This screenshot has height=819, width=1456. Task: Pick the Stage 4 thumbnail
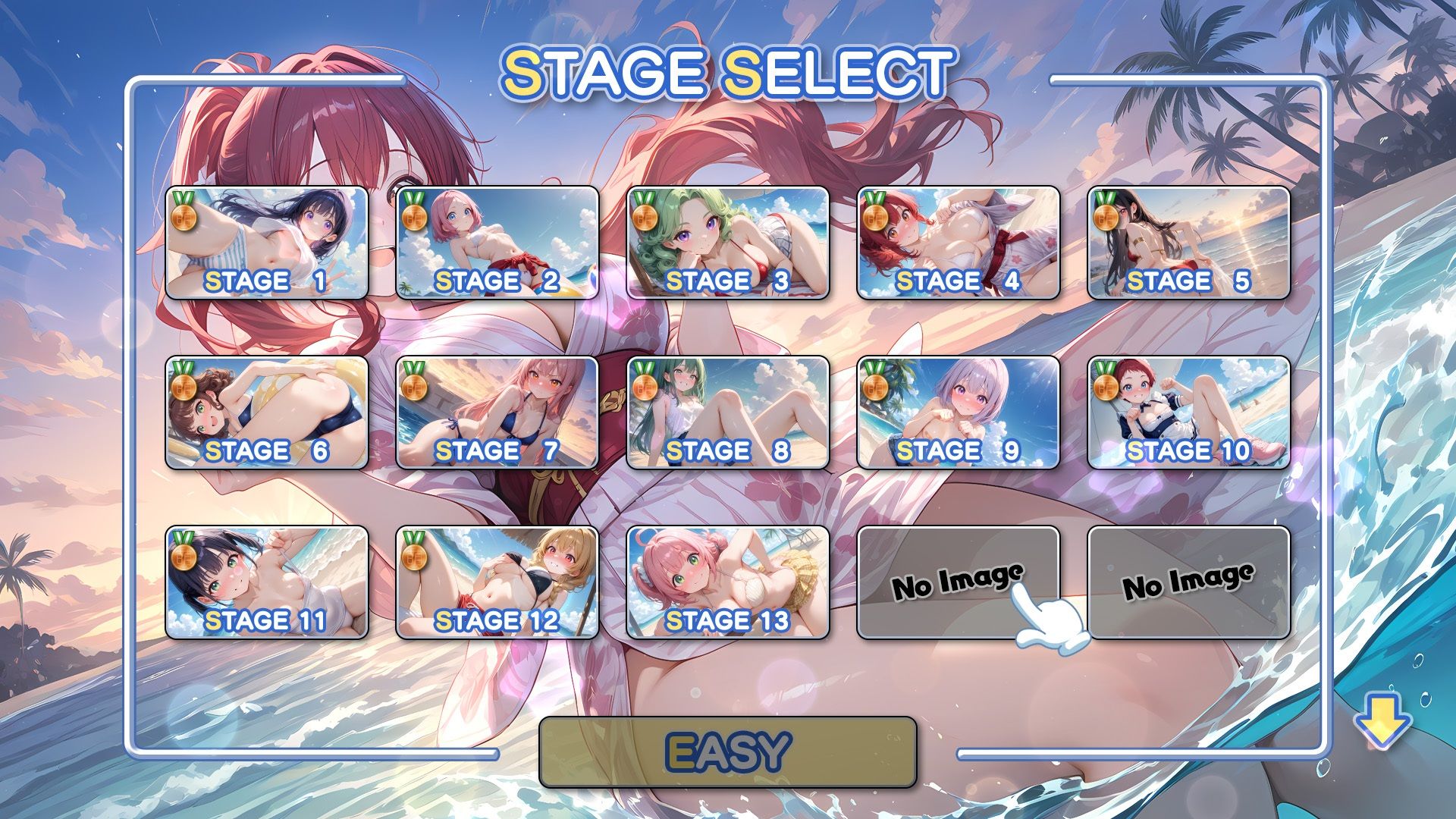coord(958,243)
